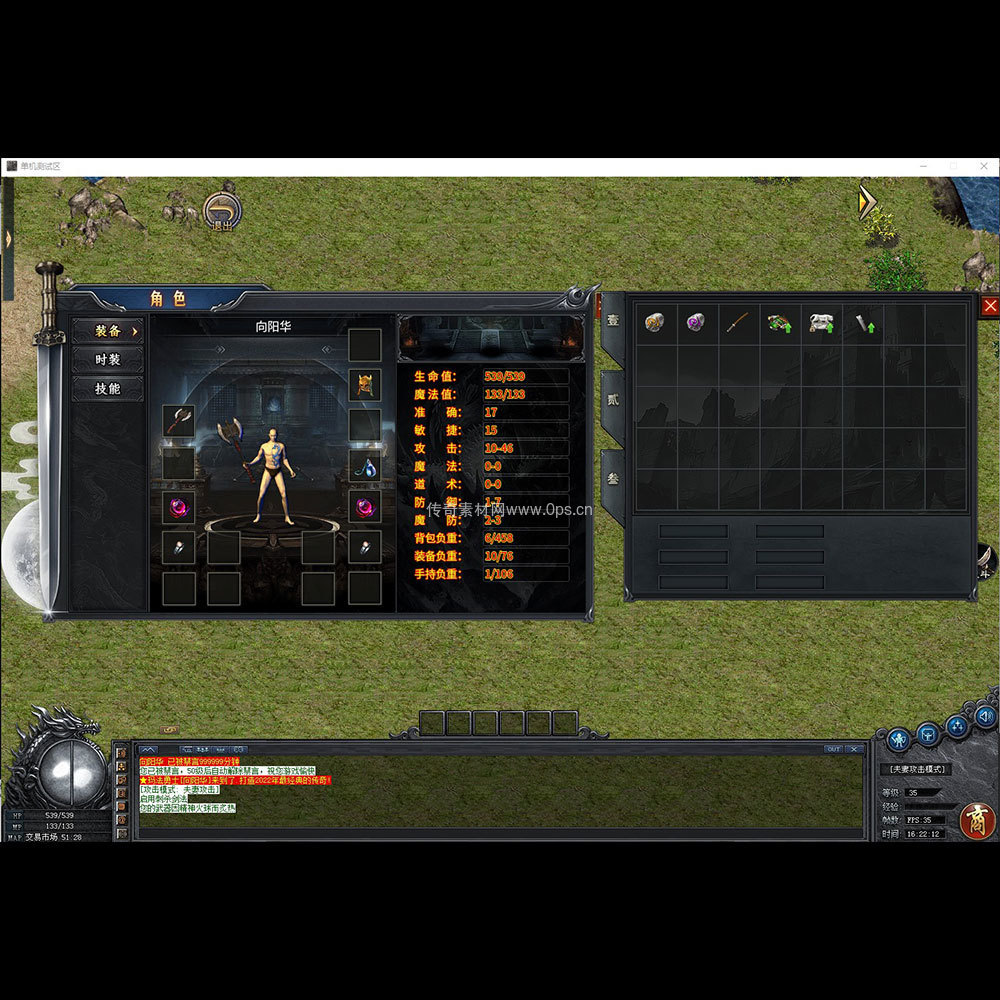Open the 时装 fashion tab
This screenshot has width=1000, height=1000.
[107, 360]
